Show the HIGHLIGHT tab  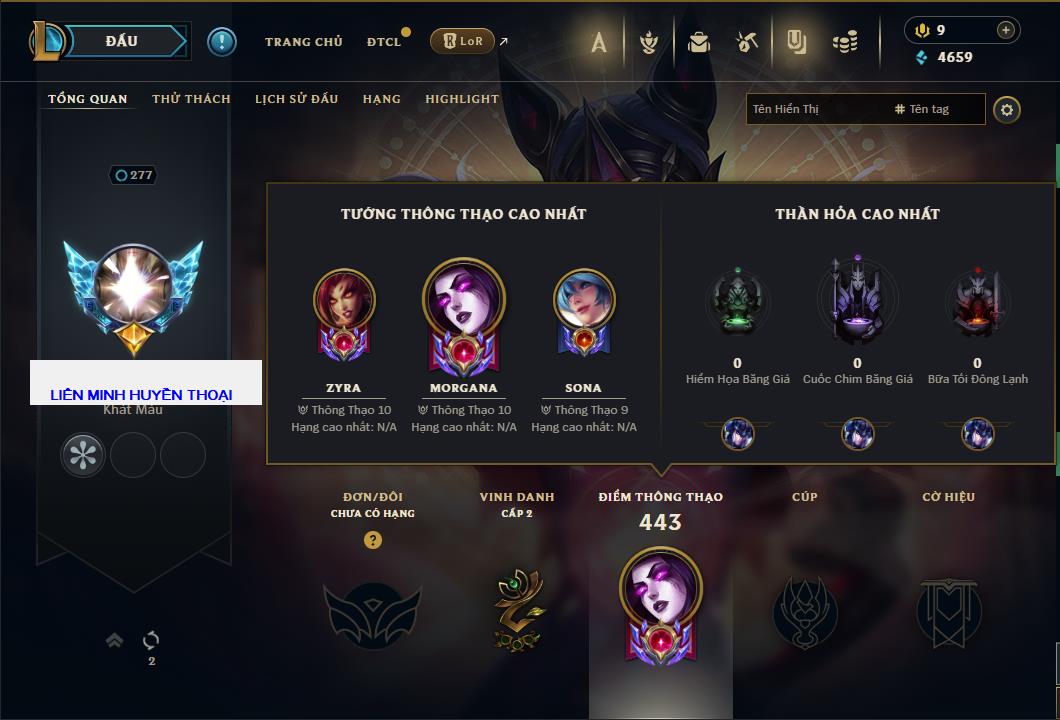click(x=462, y=99)
